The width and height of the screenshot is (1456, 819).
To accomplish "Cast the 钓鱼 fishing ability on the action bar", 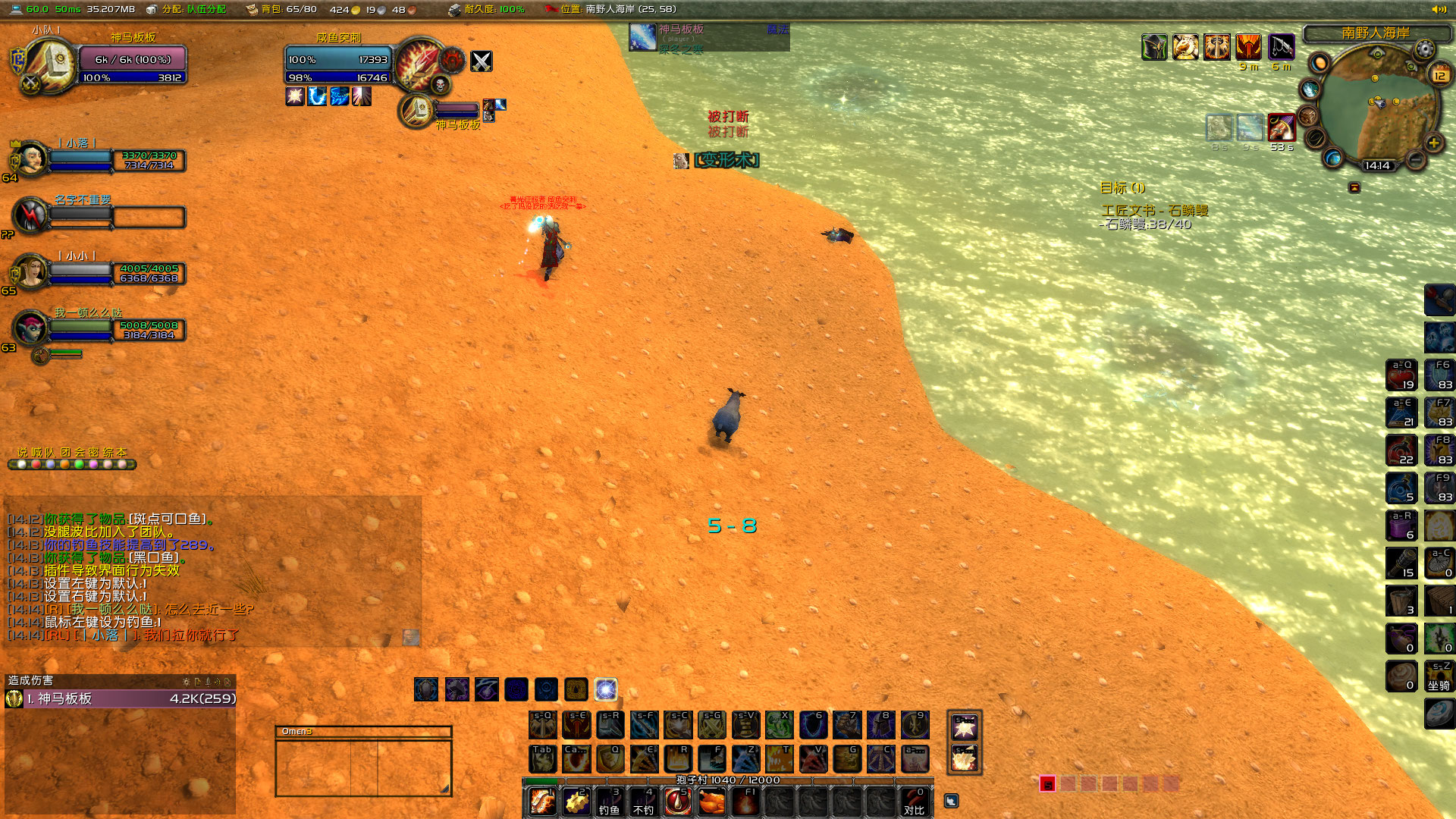I will pyautogui.click(x=610, y=802).
